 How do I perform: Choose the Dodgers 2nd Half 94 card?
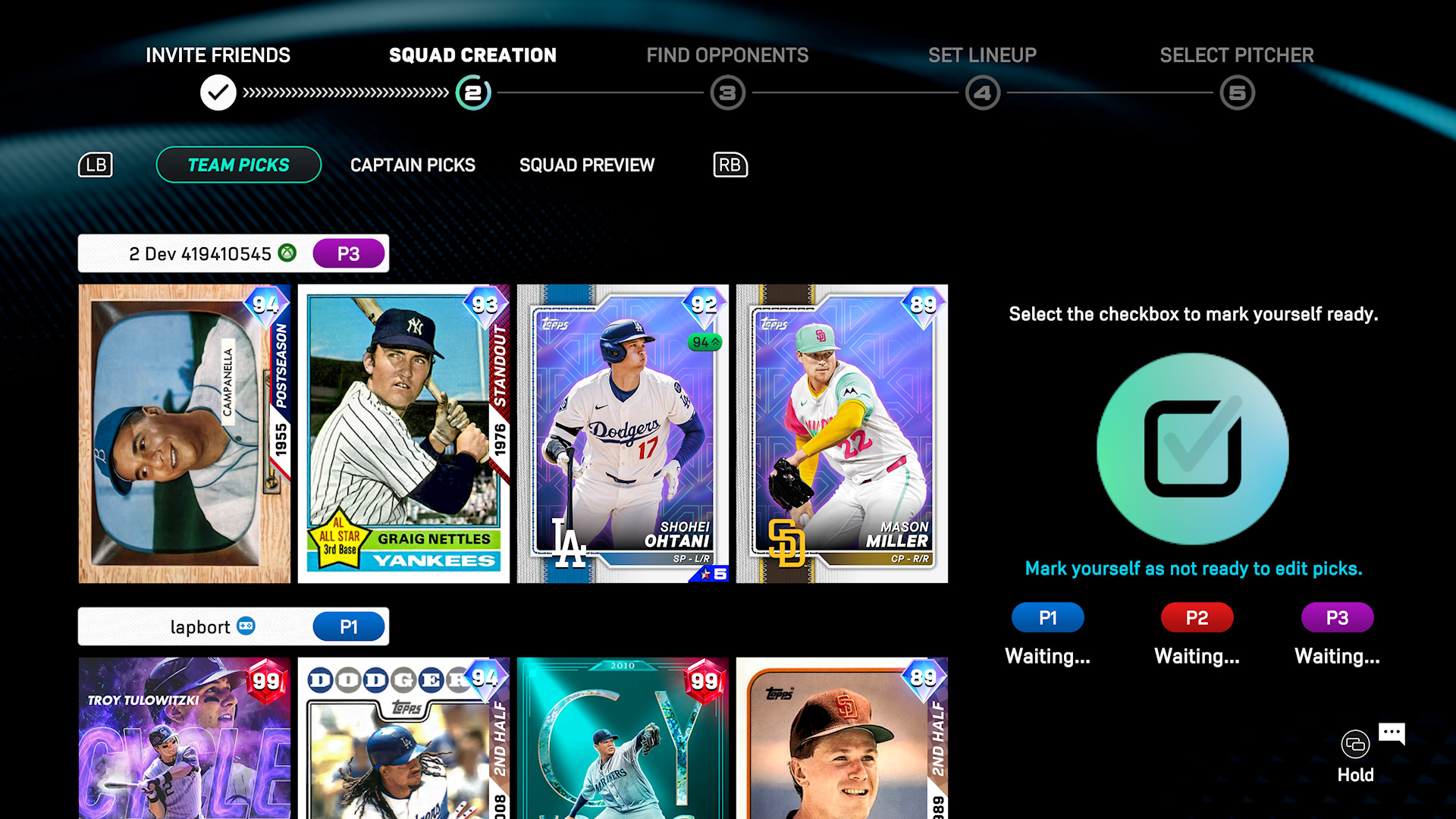coord(403,738)
